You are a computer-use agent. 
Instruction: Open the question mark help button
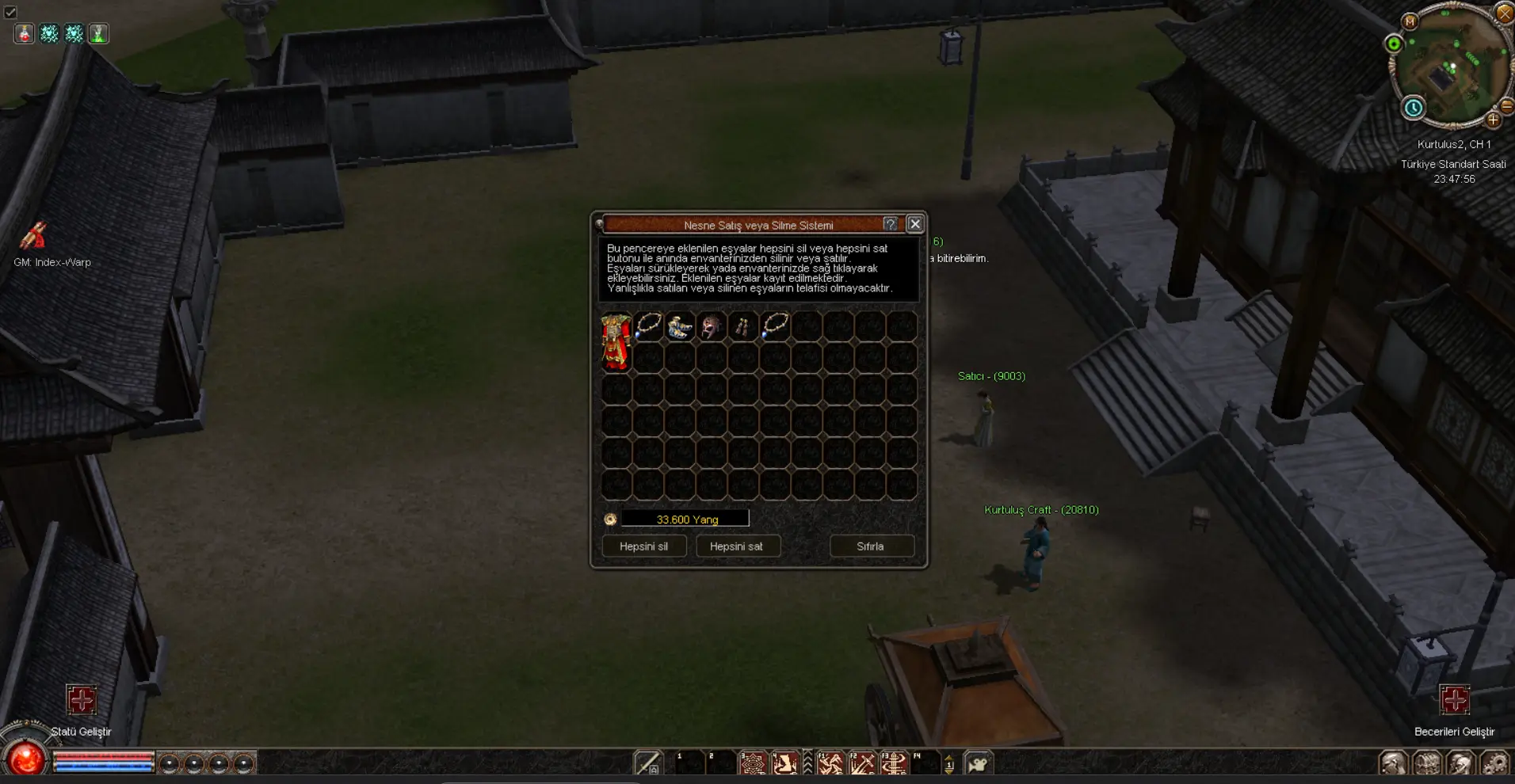coord(891,224)
